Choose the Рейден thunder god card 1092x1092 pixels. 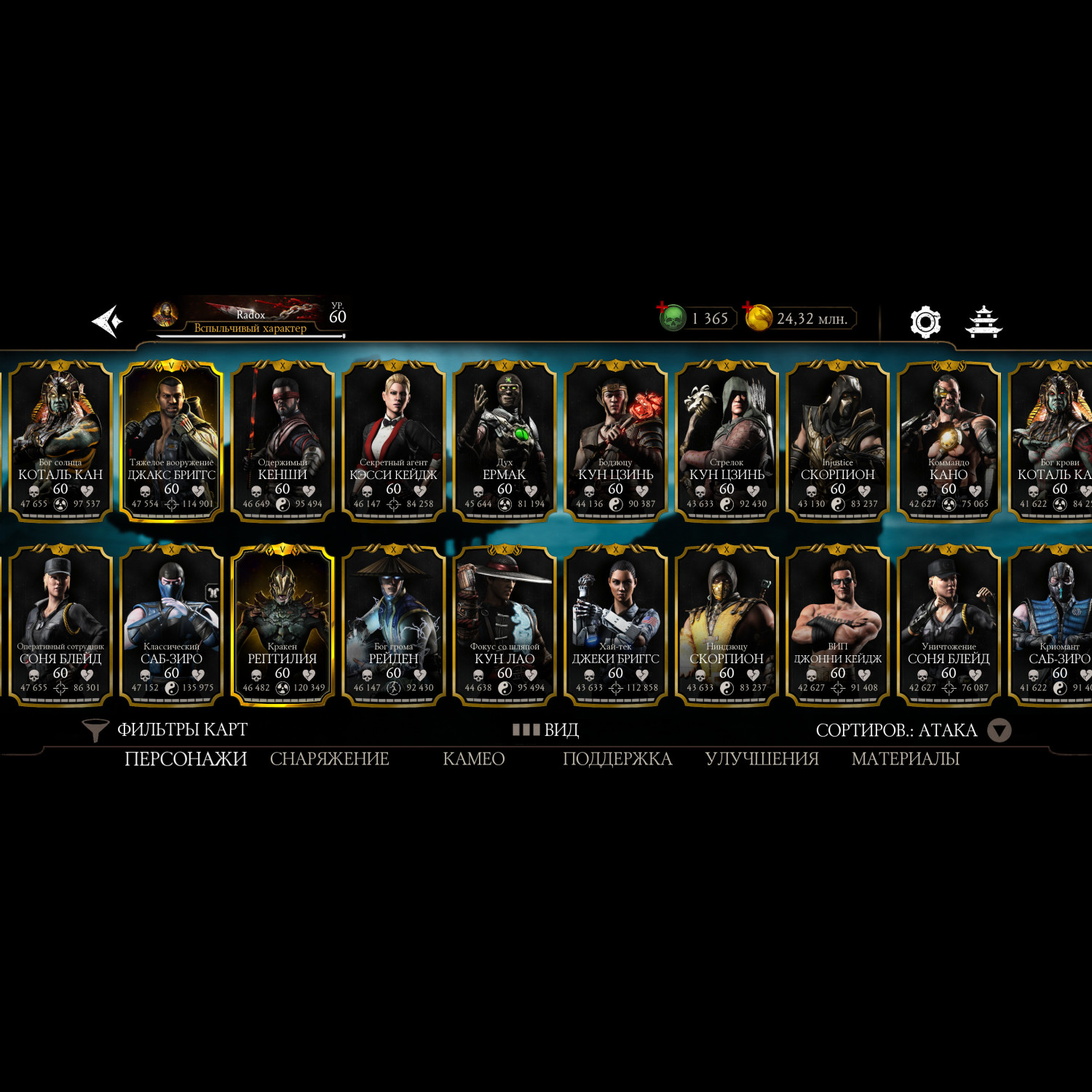point(394,624)
